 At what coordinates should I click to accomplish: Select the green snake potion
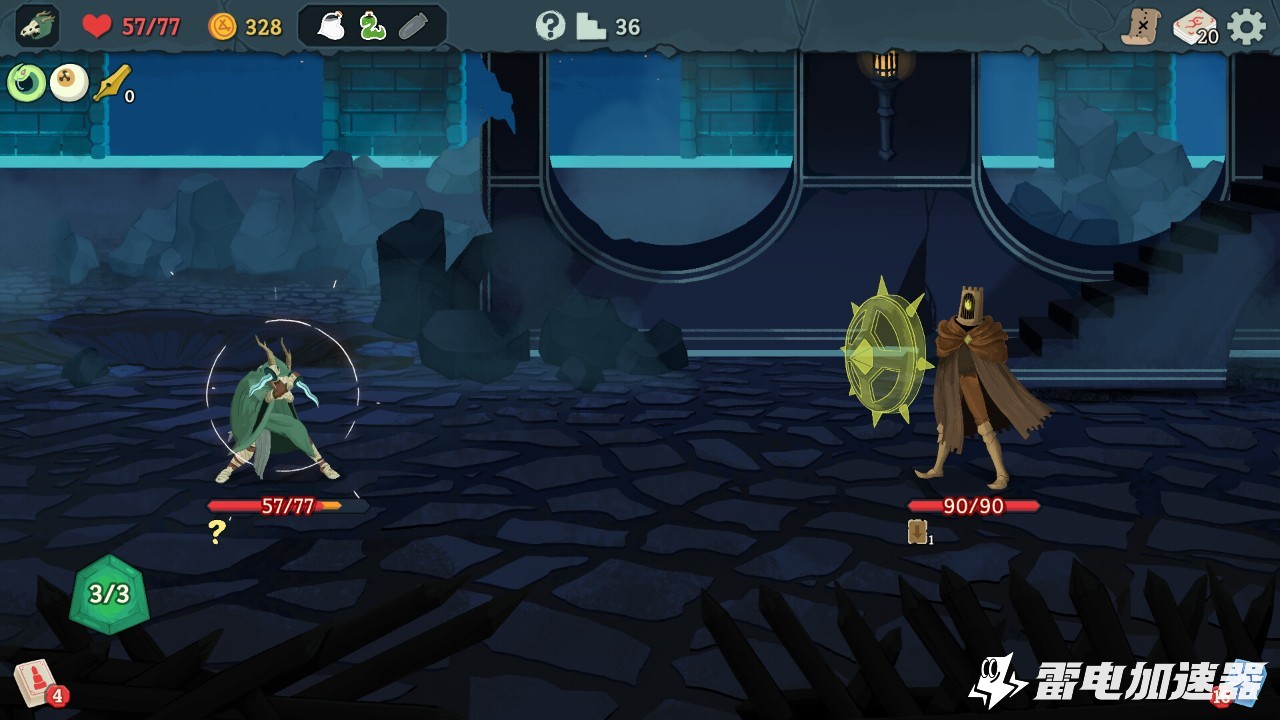point(372,27)
